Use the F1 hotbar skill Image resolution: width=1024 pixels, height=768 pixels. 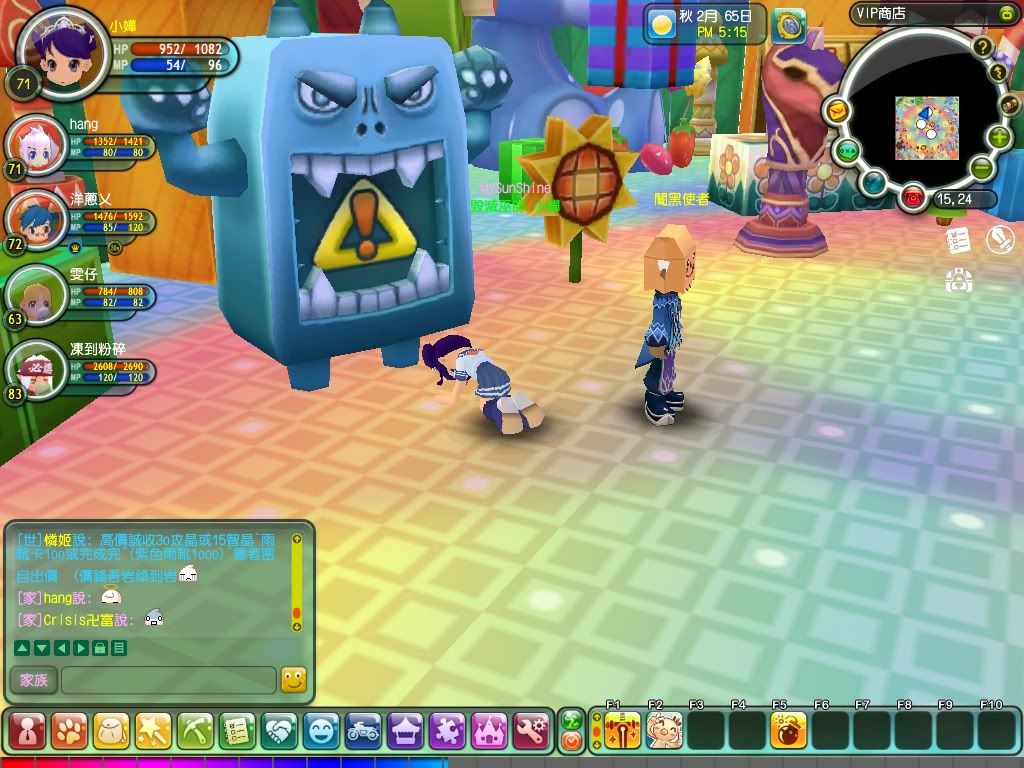click(623, 731)
